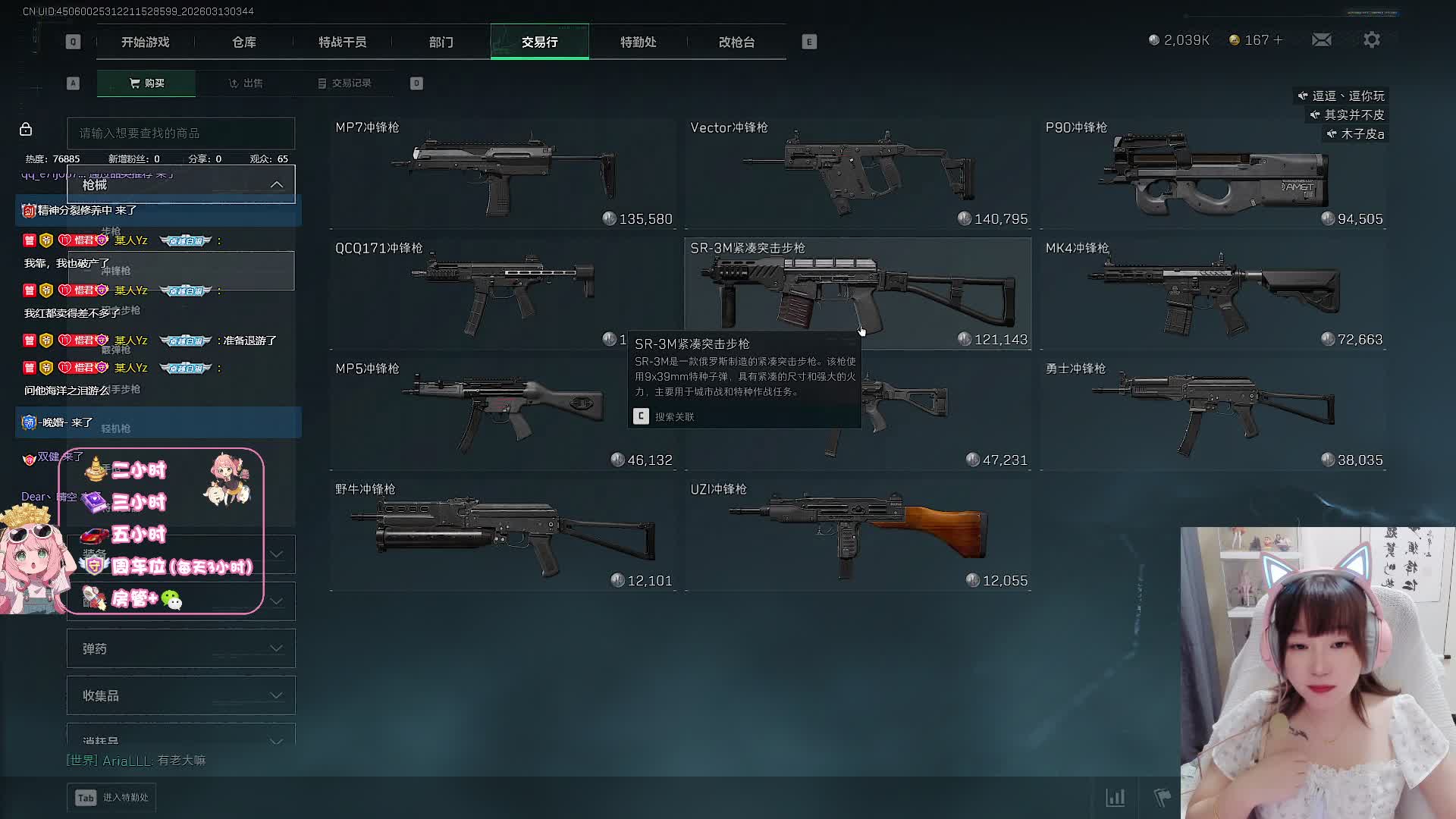Expand the 弹药 category
The image size is (1456, 819).
[x=180, y=648]
